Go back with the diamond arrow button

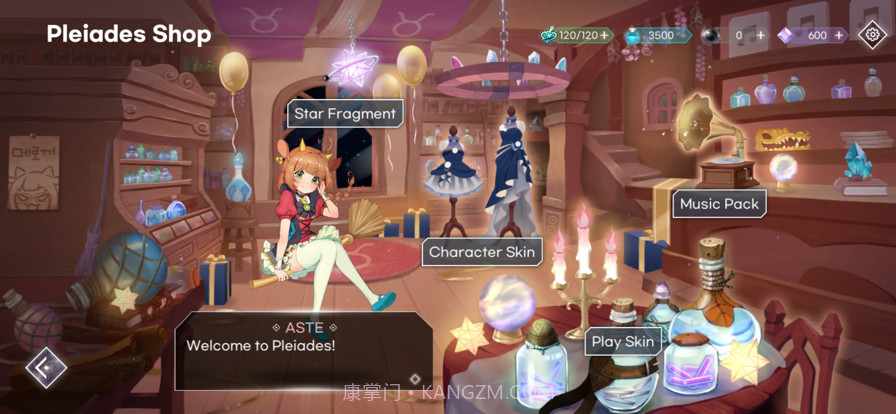(46, 367)
